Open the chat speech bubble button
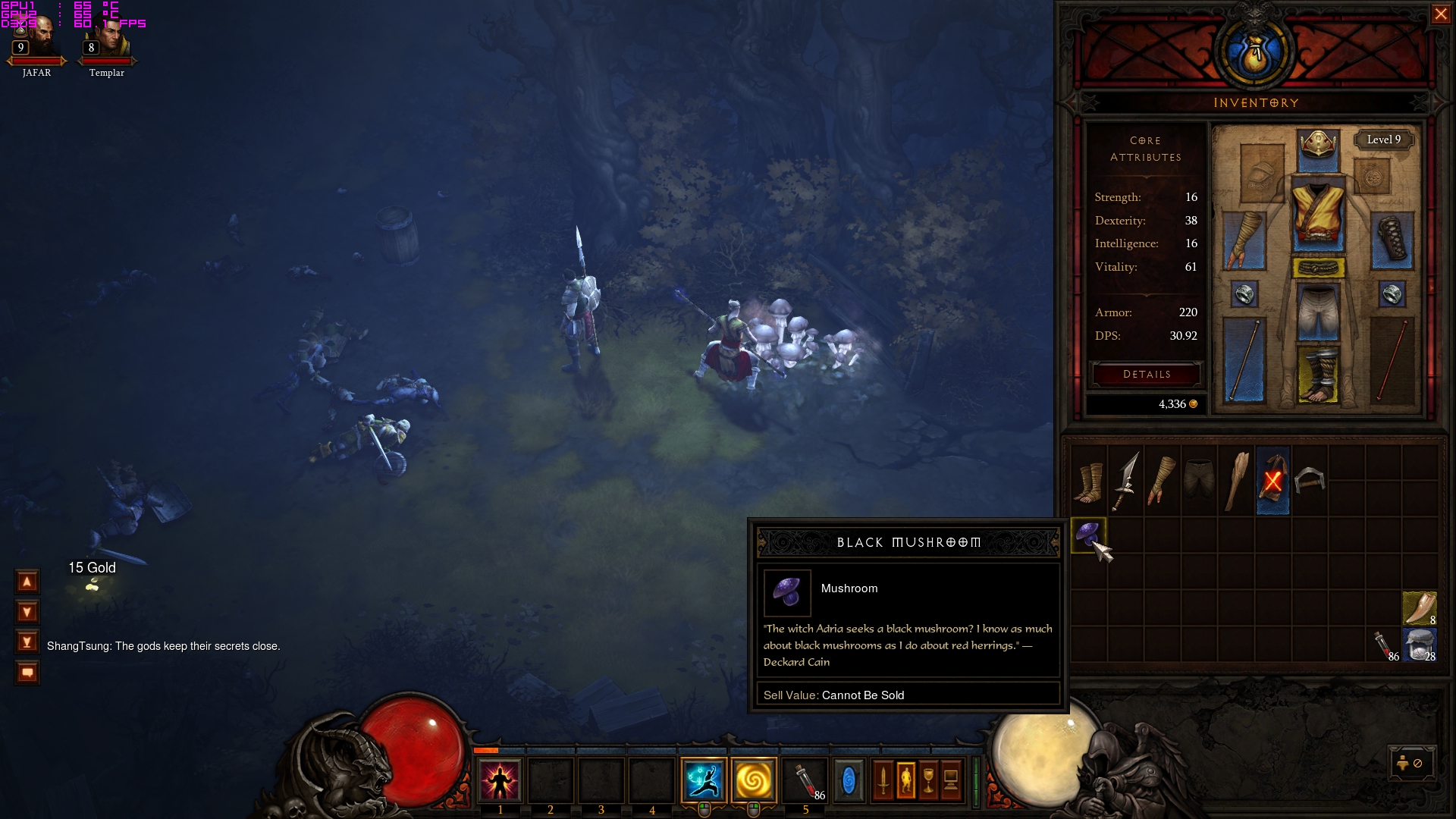Screen dimensions: 1456x819 (x=27, y=673)
